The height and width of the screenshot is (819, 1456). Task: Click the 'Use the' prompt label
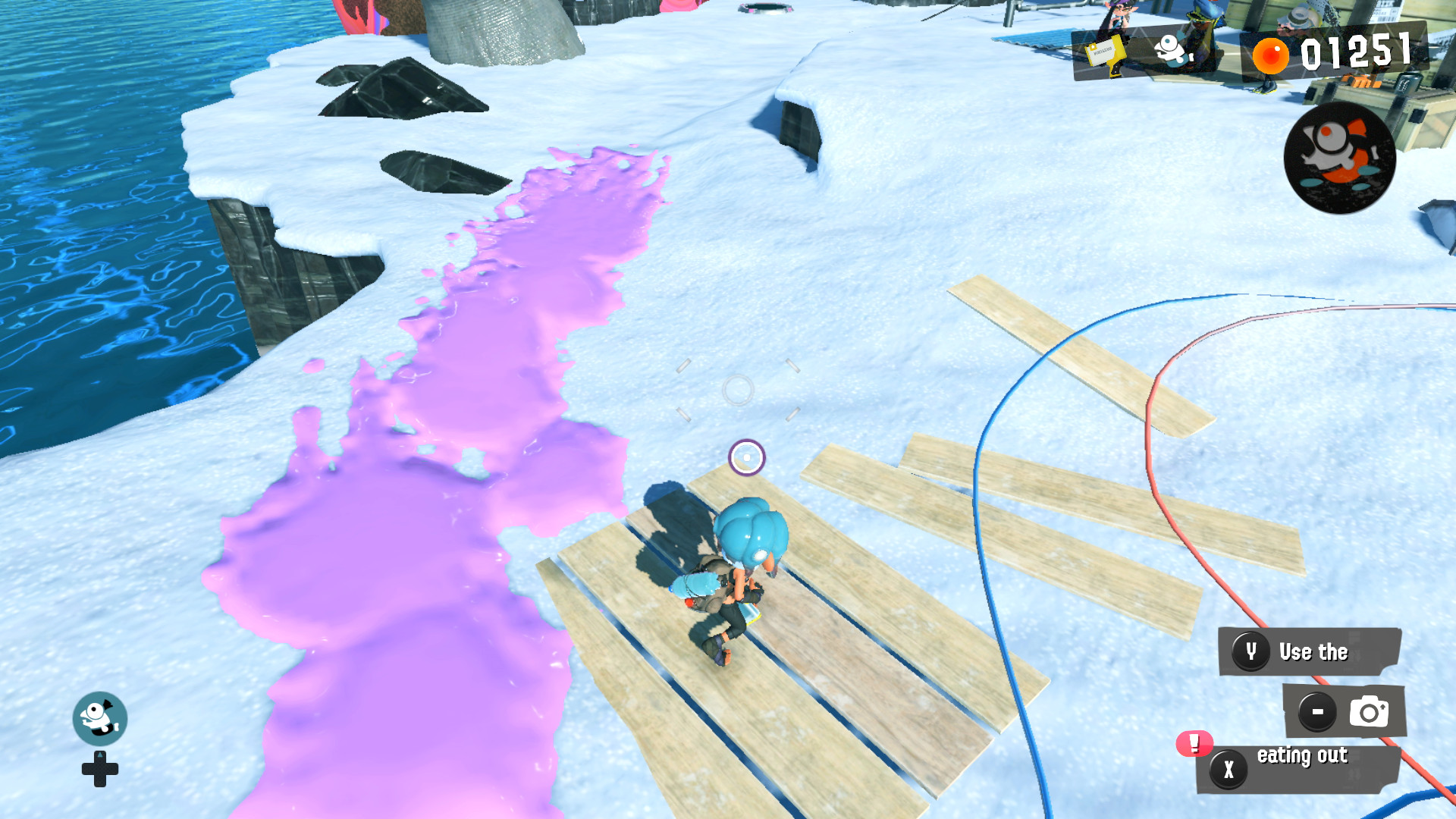(x=1312, y=651)
